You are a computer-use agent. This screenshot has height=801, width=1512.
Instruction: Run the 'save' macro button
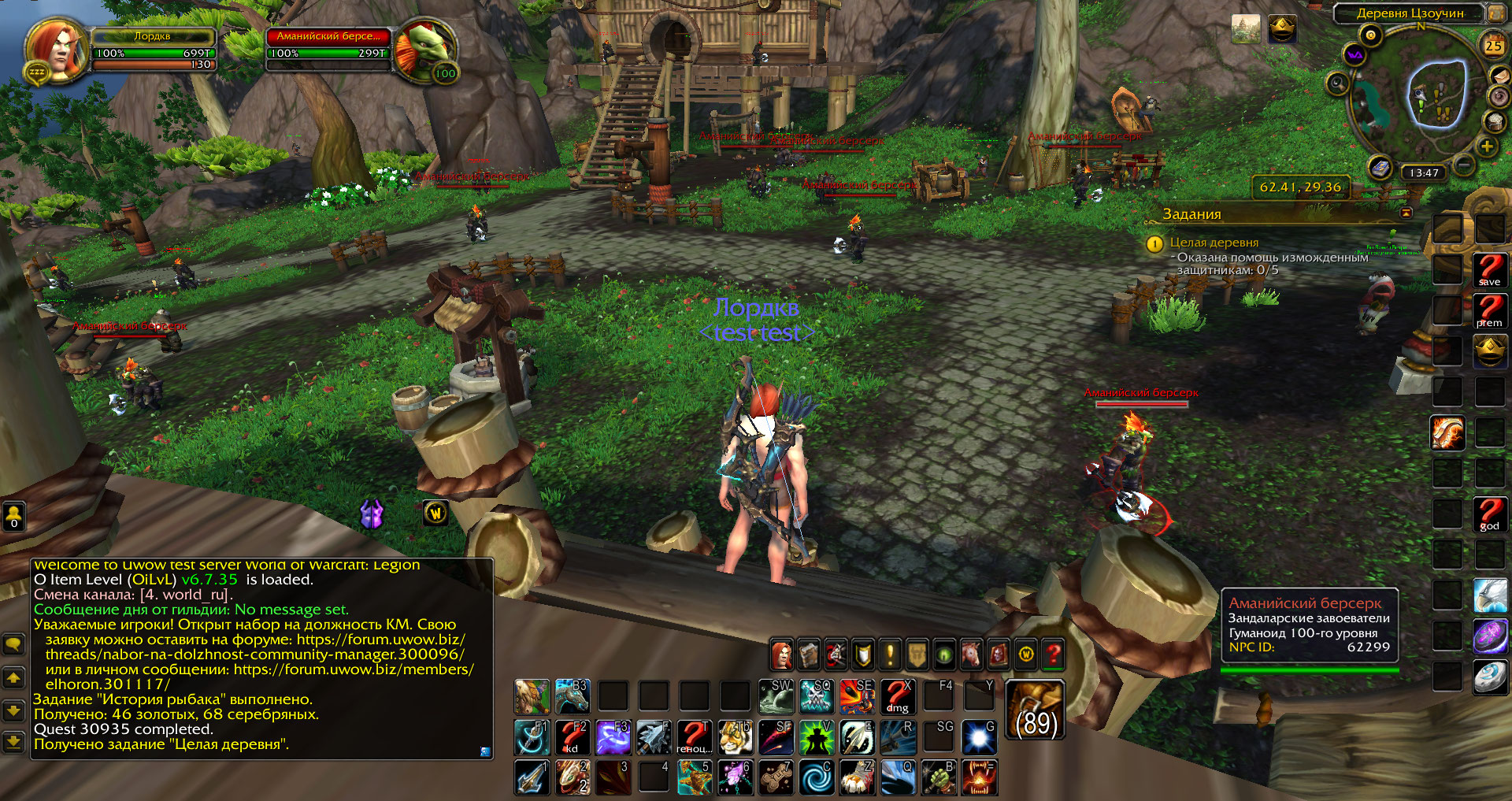(1489, 269)
